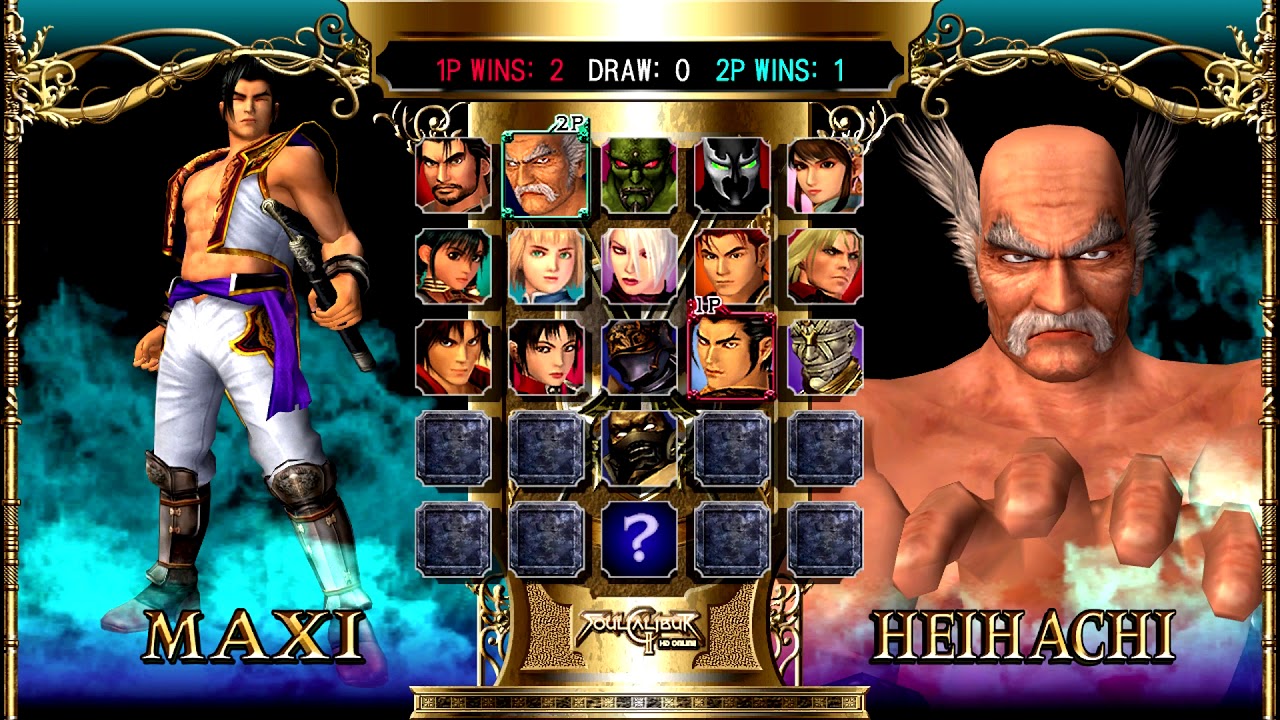Choose Xianghua with the hair ornament
This screenshot has width=1280, height=720.
pyautogui.click(x=825, y=176)
